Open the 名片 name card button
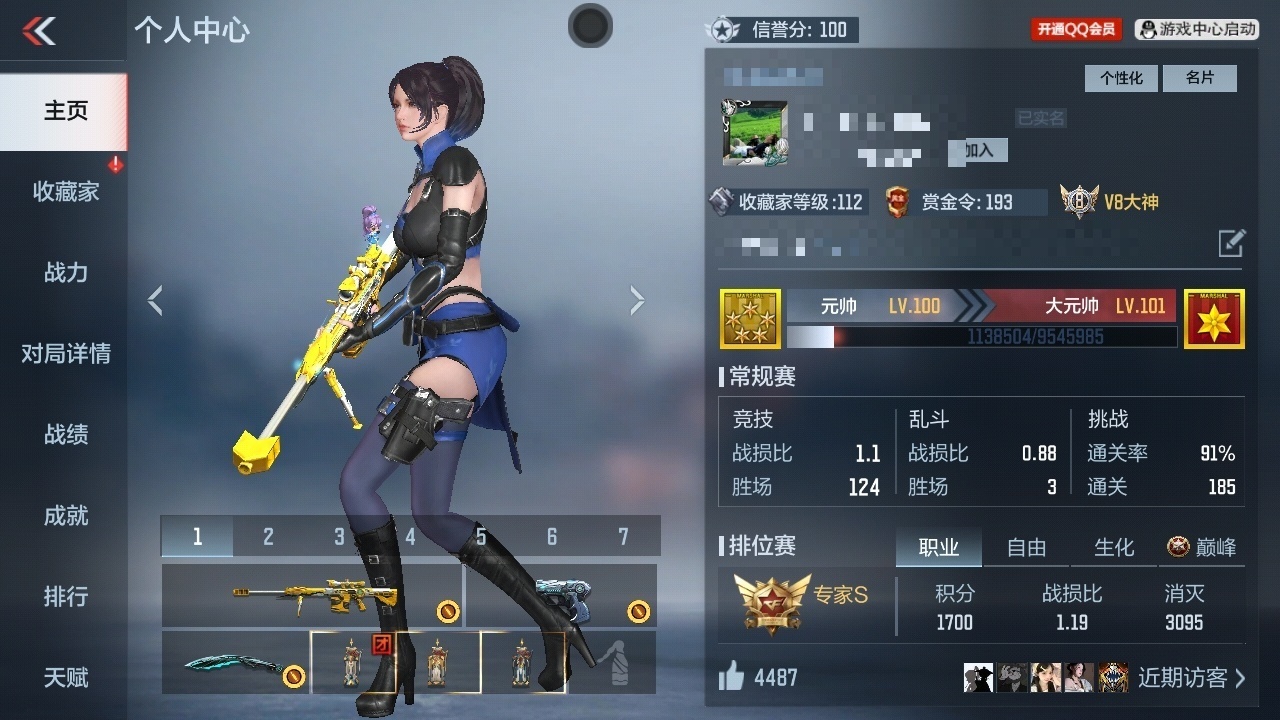The image size is (1280, 720). pyautogui.click(x=1199, y=78)
